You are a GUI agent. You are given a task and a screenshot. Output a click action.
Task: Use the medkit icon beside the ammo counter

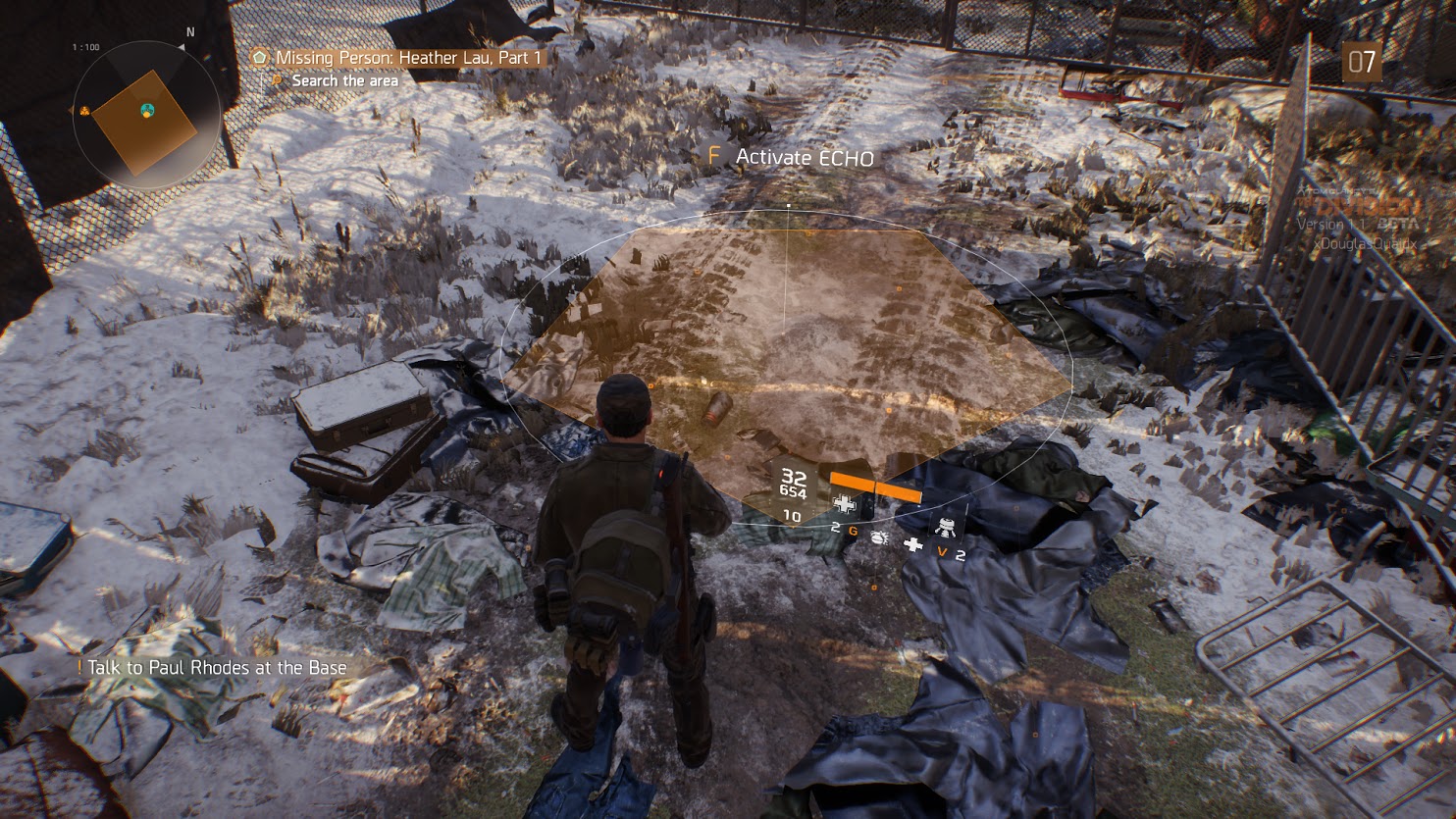(x=843, y=504)
